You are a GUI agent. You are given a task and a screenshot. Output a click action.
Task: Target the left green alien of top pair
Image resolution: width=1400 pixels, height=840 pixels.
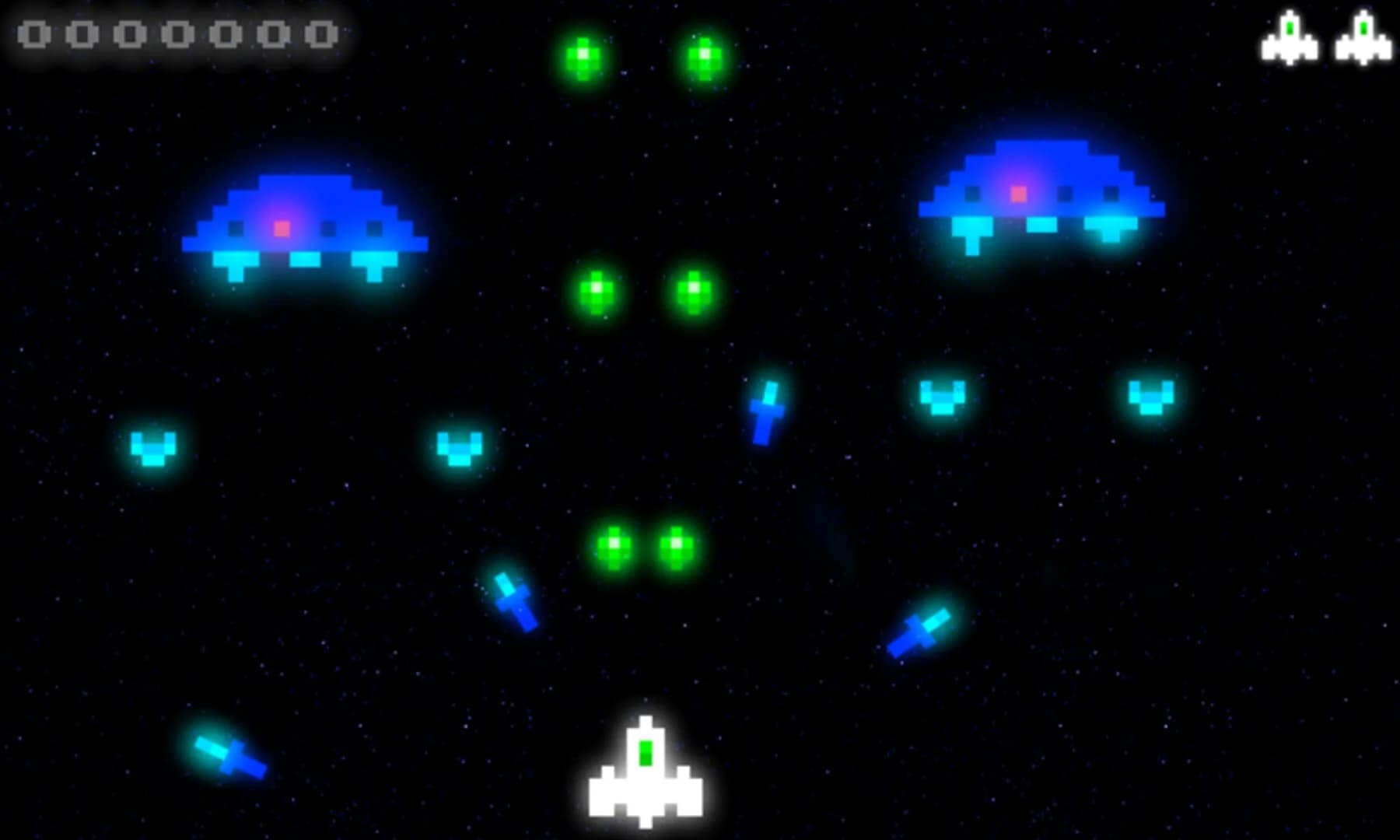pyautogui.click(x=582, y=58)
